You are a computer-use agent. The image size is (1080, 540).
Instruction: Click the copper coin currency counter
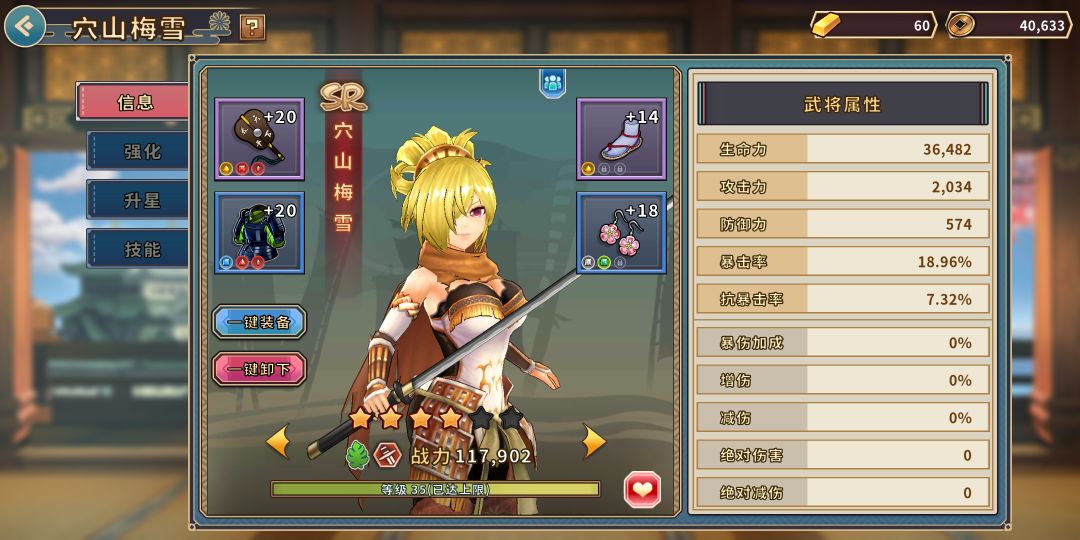pyautogui.click(x=1008, y=25)
